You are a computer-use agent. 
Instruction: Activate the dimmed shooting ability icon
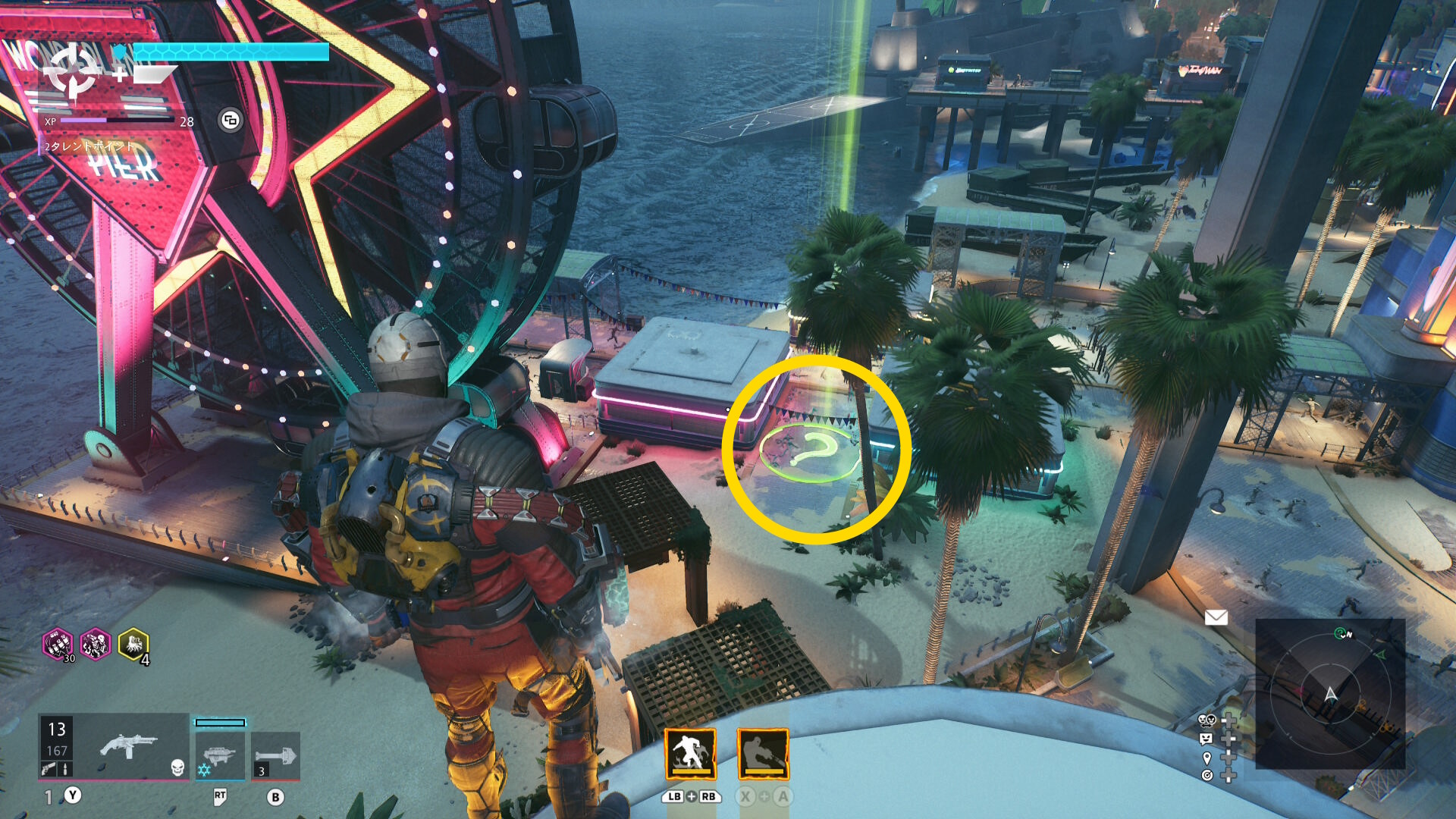point(763,754)
